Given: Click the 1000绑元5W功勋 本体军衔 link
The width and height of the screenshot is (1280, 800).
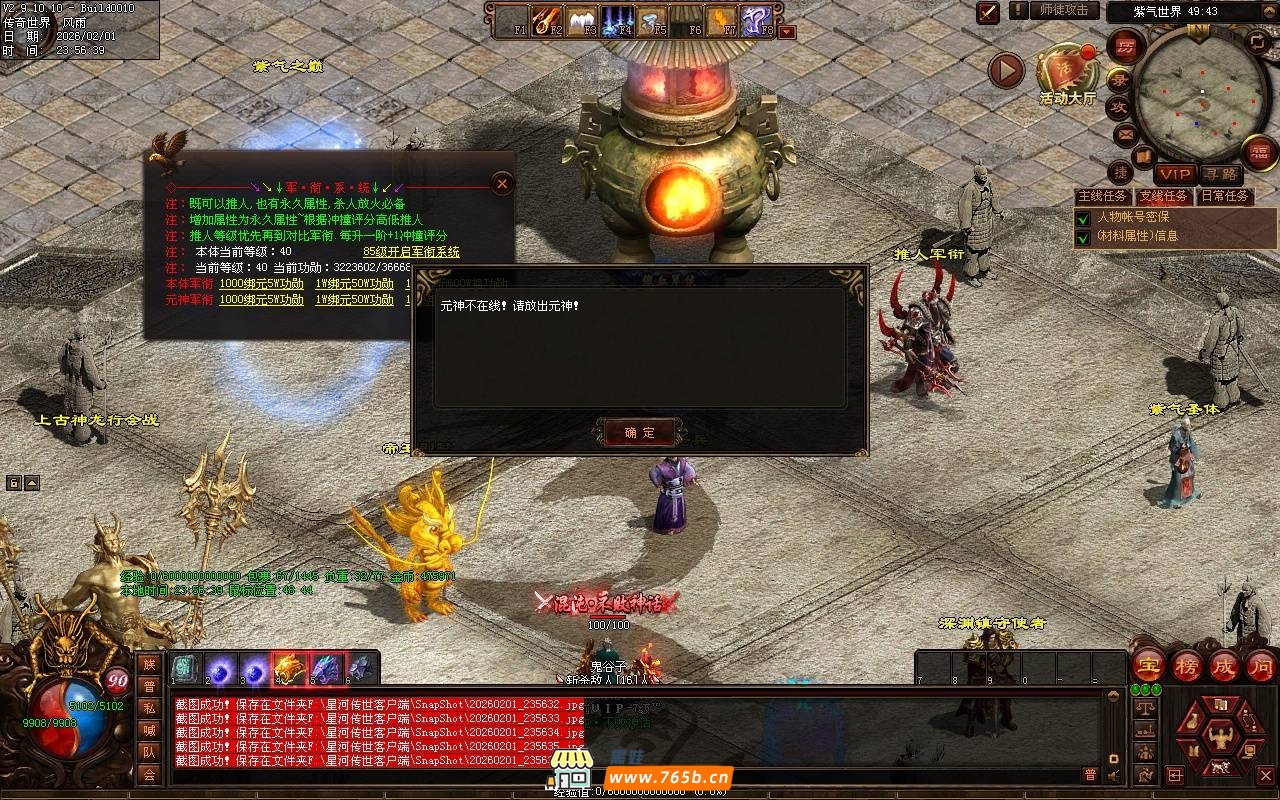Looking at the screenshot, I should [x=261, y=284].
